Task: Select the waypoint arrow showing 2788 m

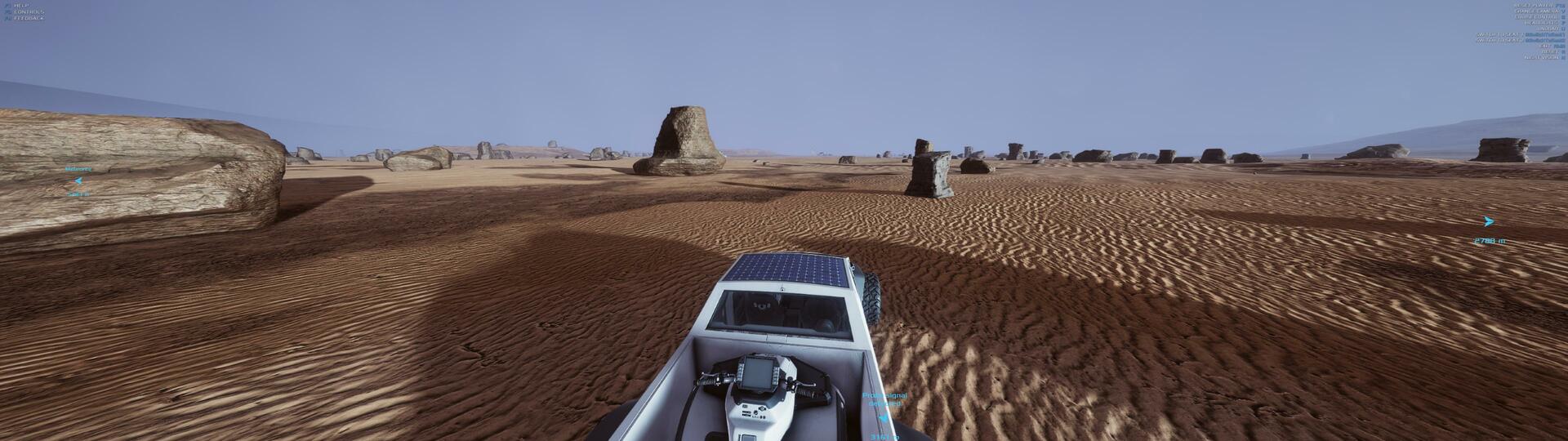Action: pos(1488,222)
